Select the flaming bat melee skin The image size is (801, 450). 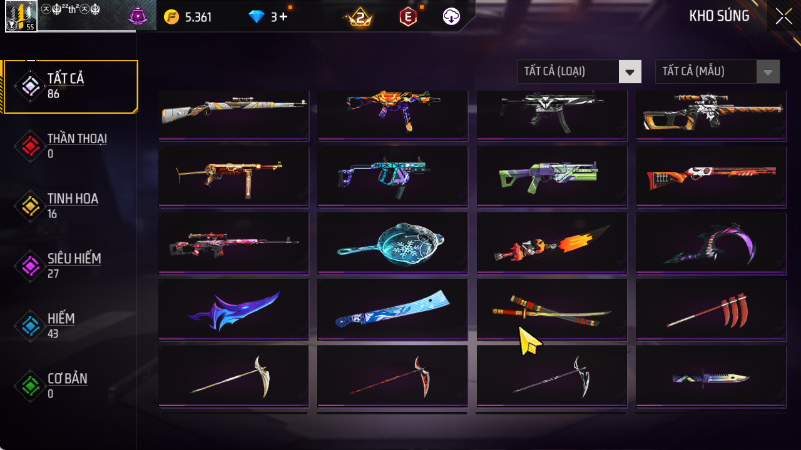point(551,242)
